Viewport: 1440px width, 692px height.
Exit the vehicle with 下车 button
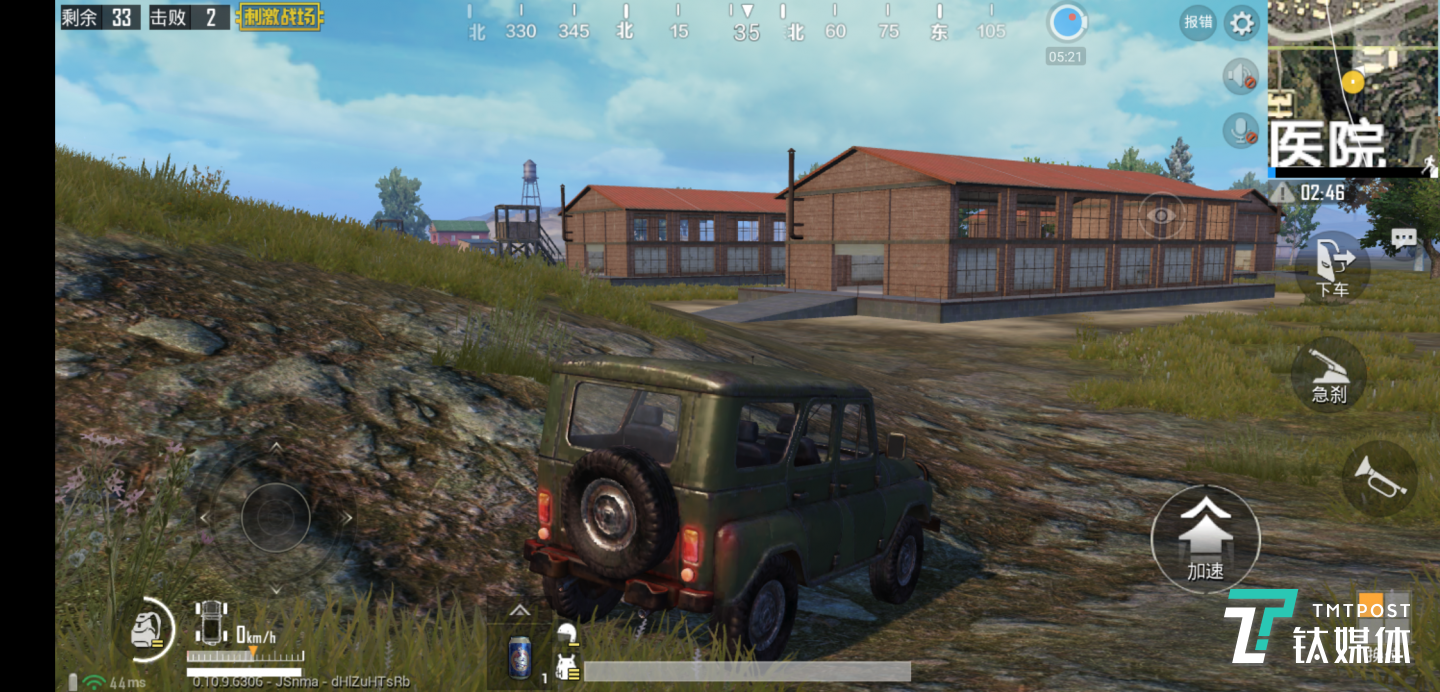tap(1332, 267)
